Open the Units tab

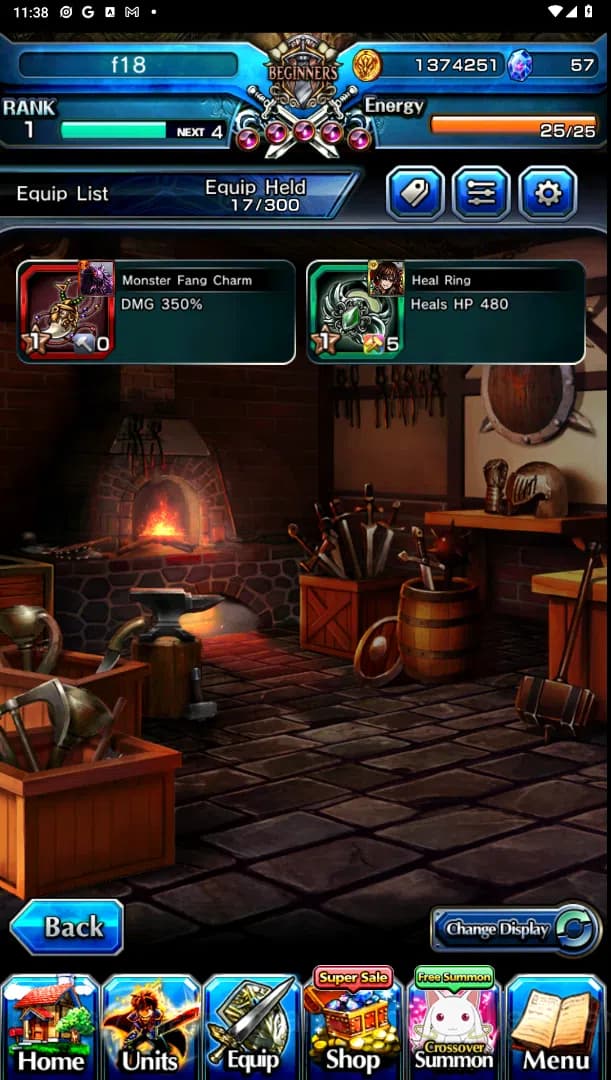[151, 1026]
